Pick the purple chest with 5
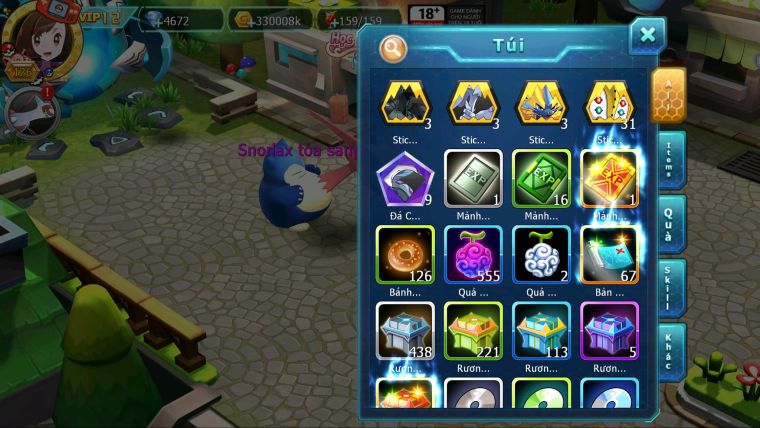760x428 pixels. (609, 329)
